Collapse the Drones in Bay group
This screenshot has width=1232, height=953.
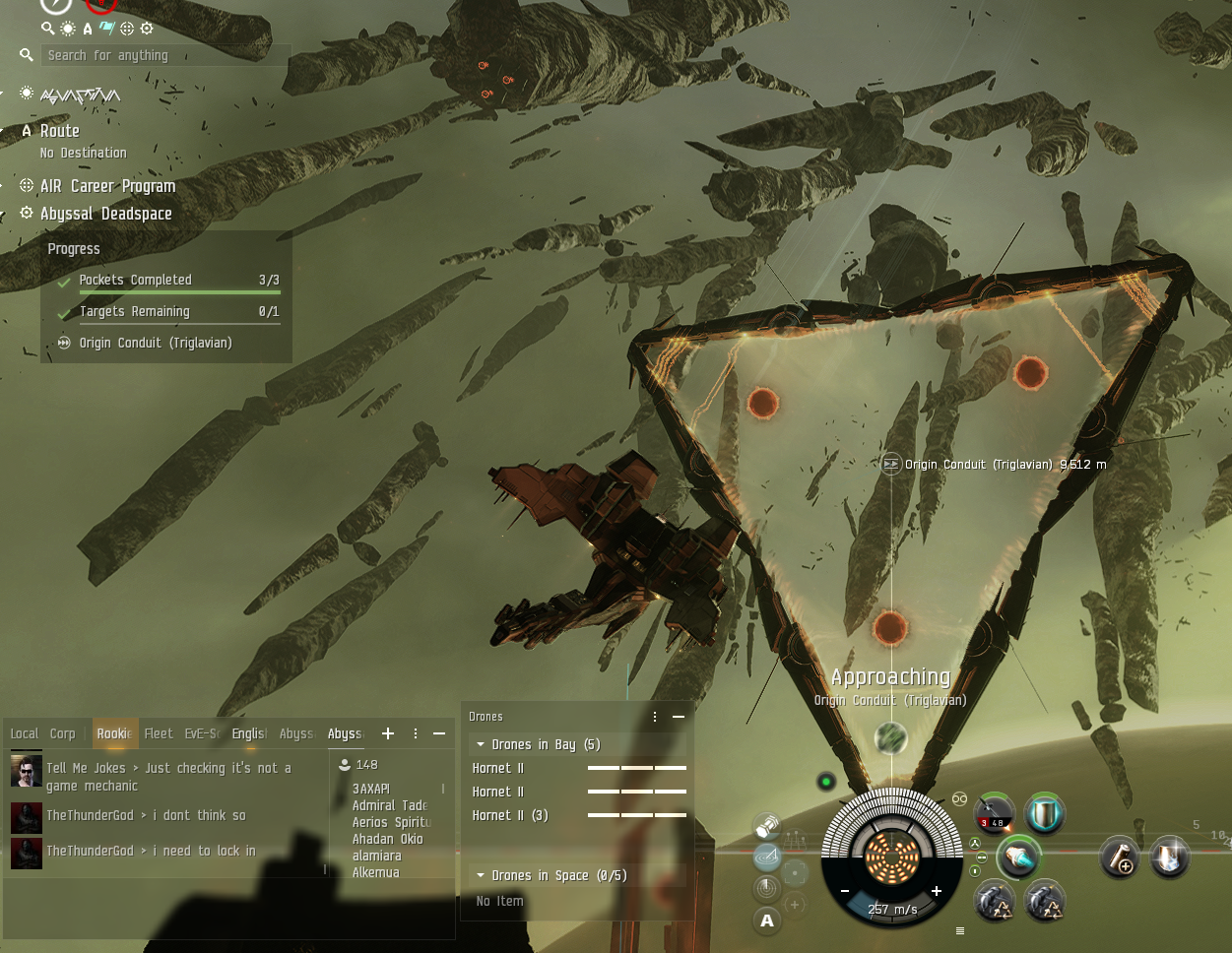click(x=481, y=744)
